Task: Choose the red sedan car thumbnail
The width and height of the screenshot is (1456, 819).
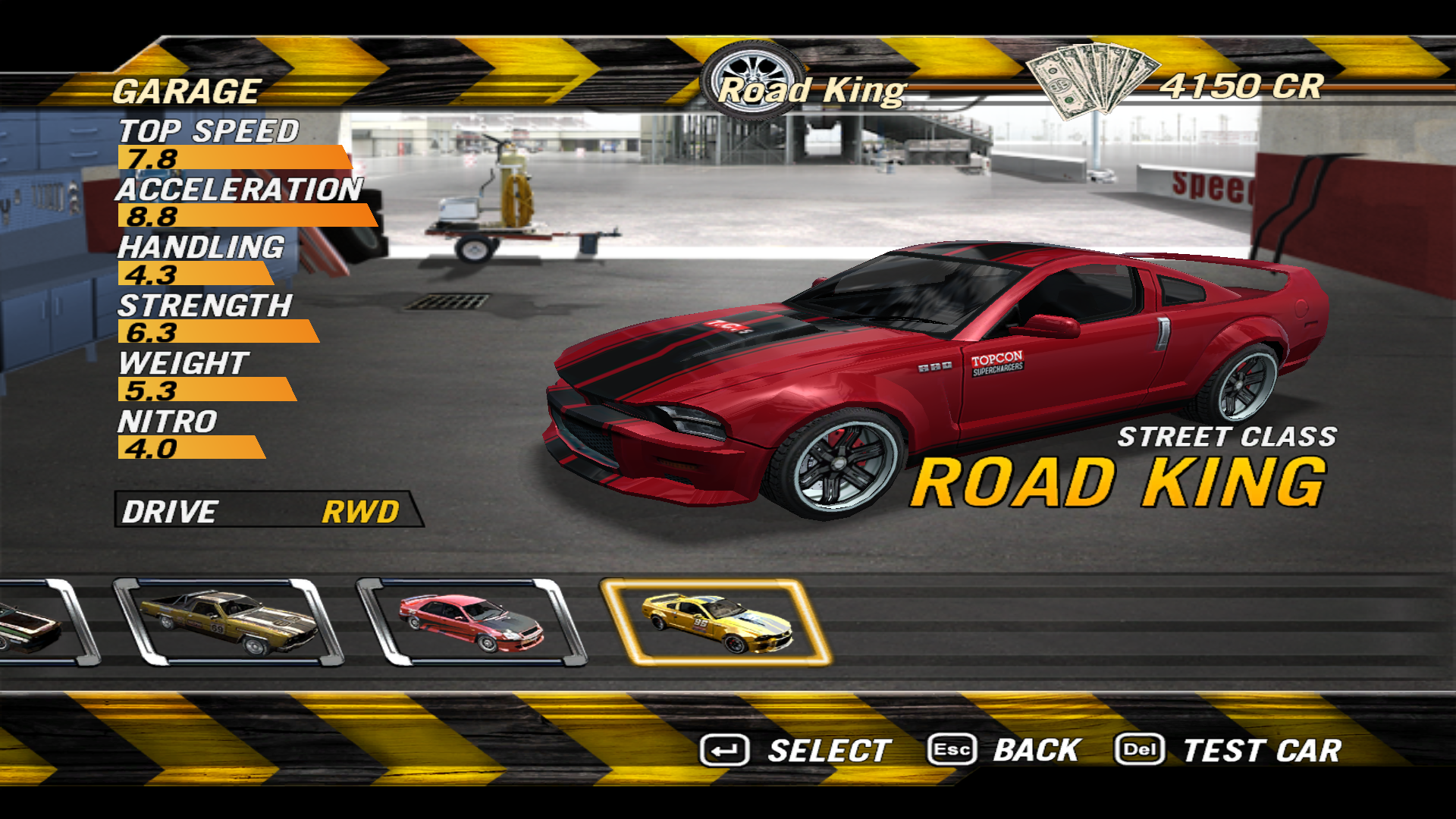Action: (x=471, y=623)
